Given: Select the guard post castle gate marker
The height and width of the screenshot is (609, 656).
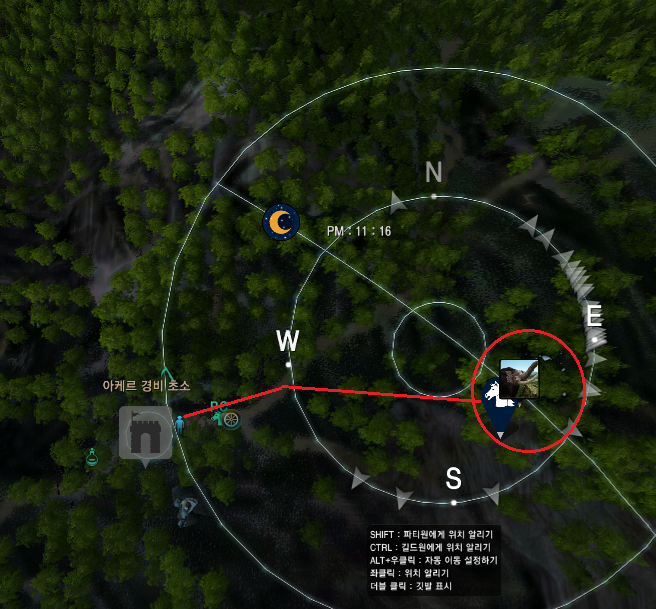Looking at the screenshot, I should click(x=145, y=433).
